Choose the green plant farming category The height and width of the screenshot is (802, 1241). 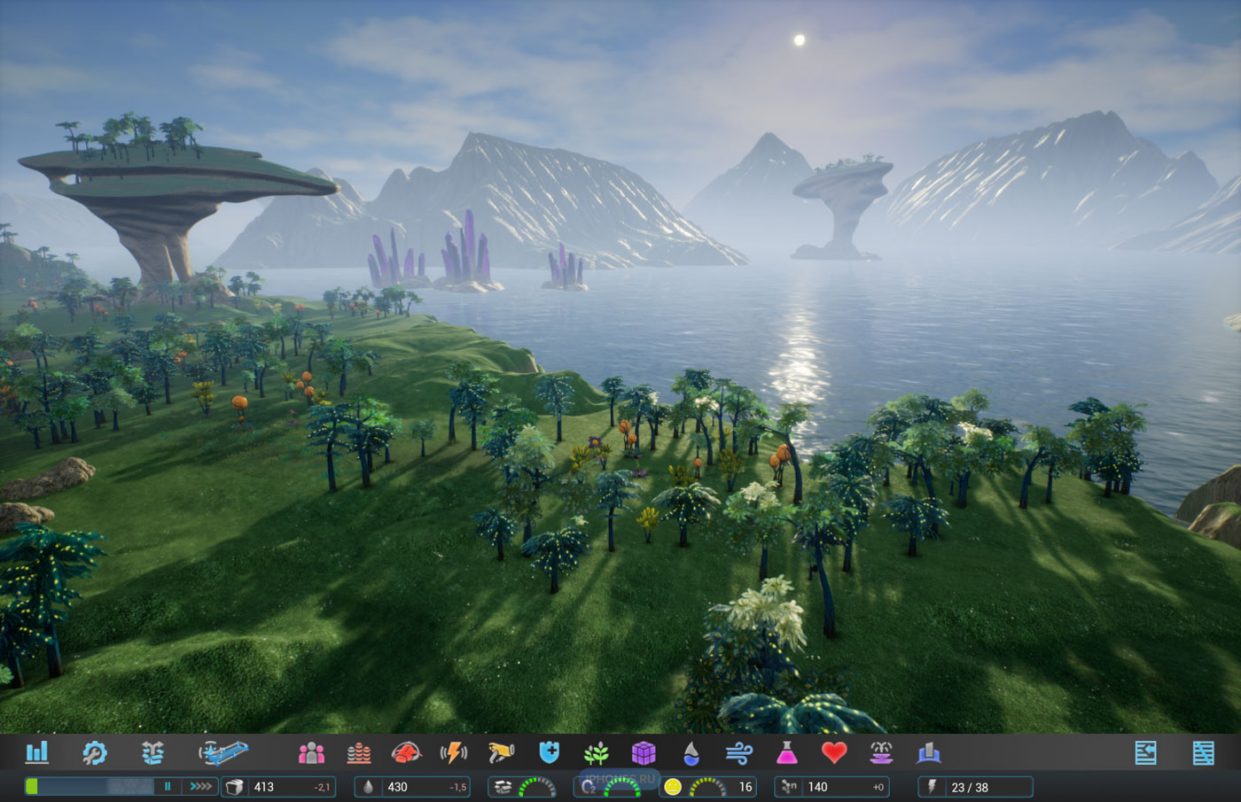(596, 752)
